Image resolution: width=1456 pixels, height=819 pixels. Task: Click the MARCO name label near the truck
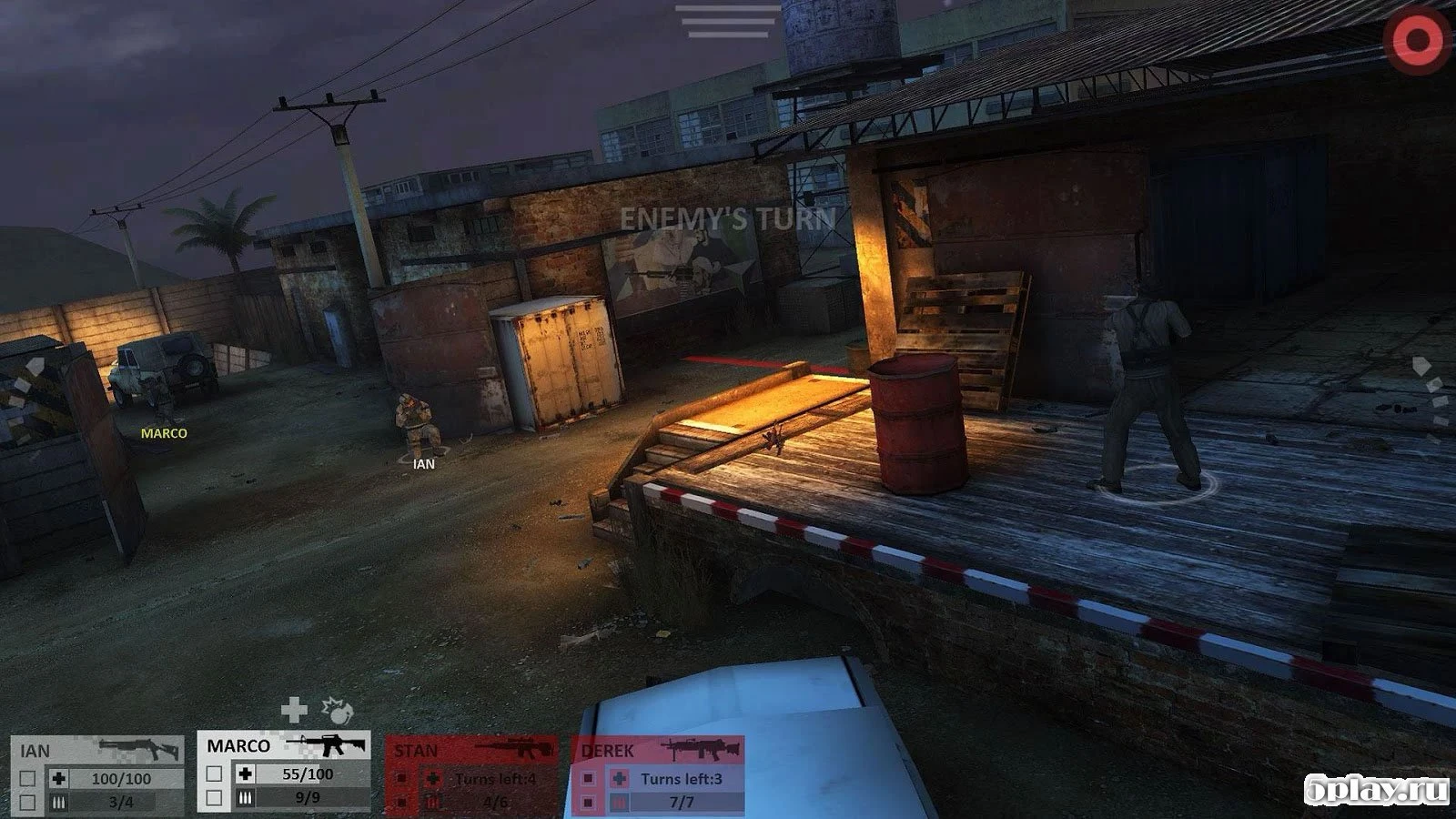(x=164, y=434)
